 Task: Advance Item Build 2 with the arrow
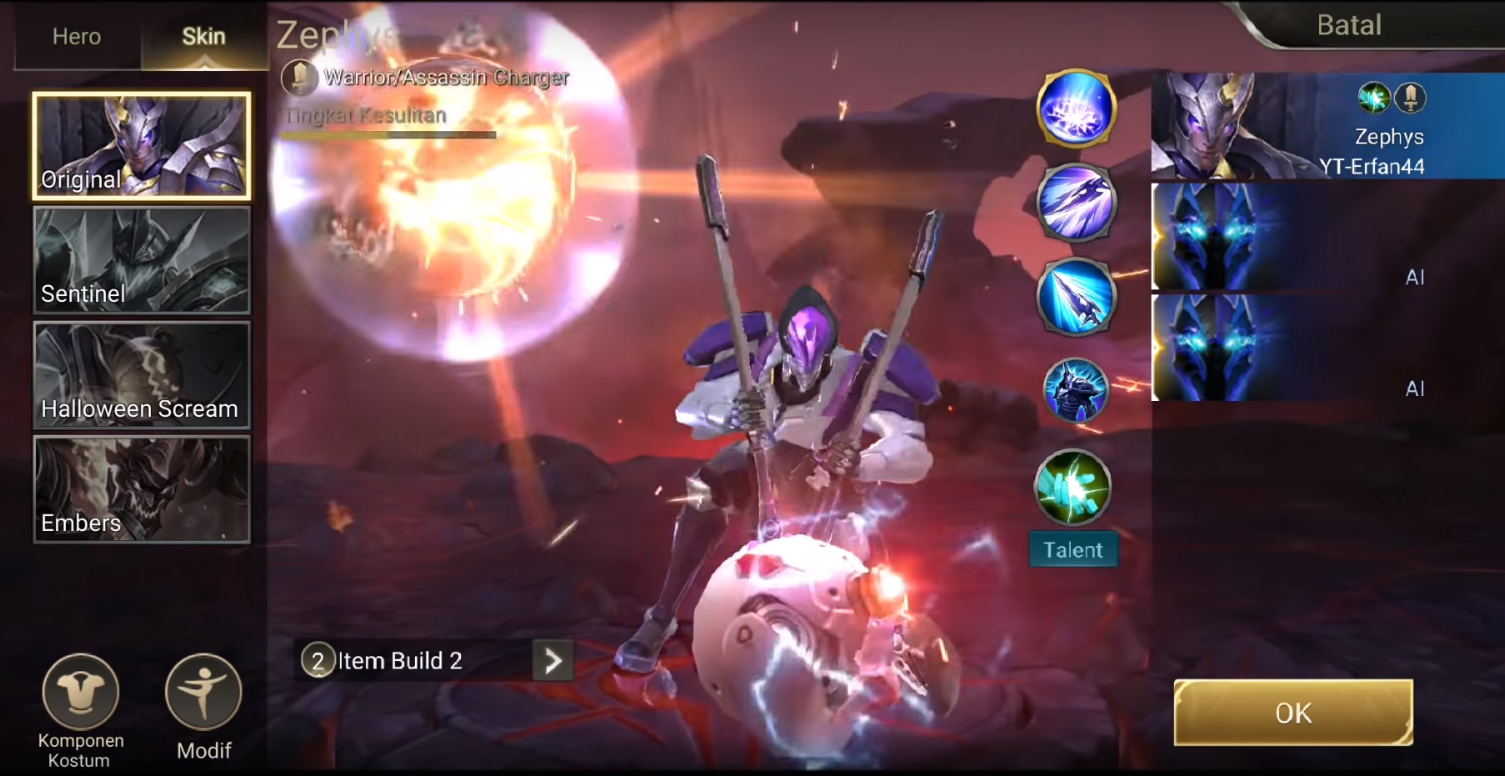point(552,660)
